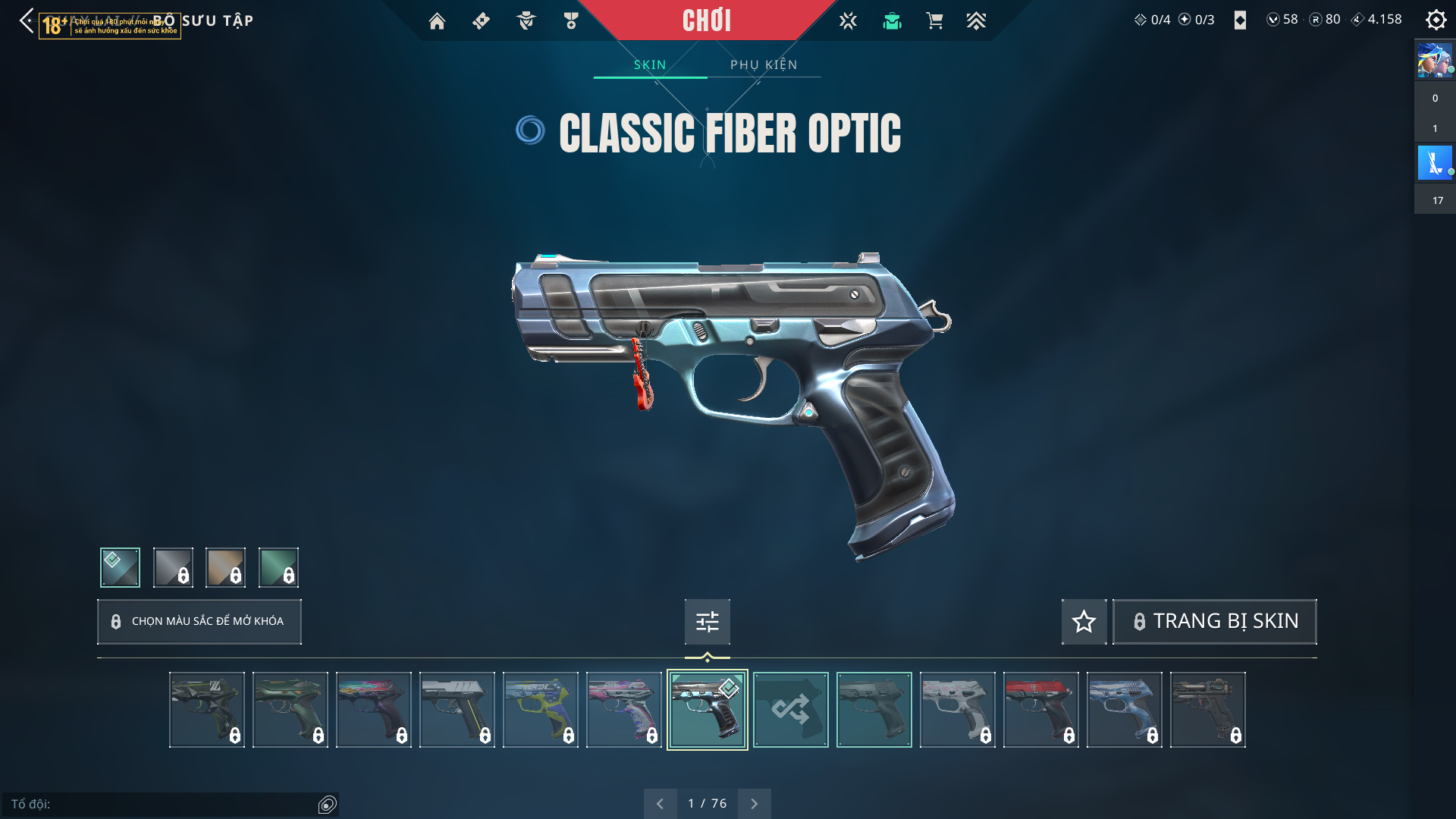The height and width of the screenshot is (819, 1456).
Task: Open the settings gear
Action: (1436, 20)
